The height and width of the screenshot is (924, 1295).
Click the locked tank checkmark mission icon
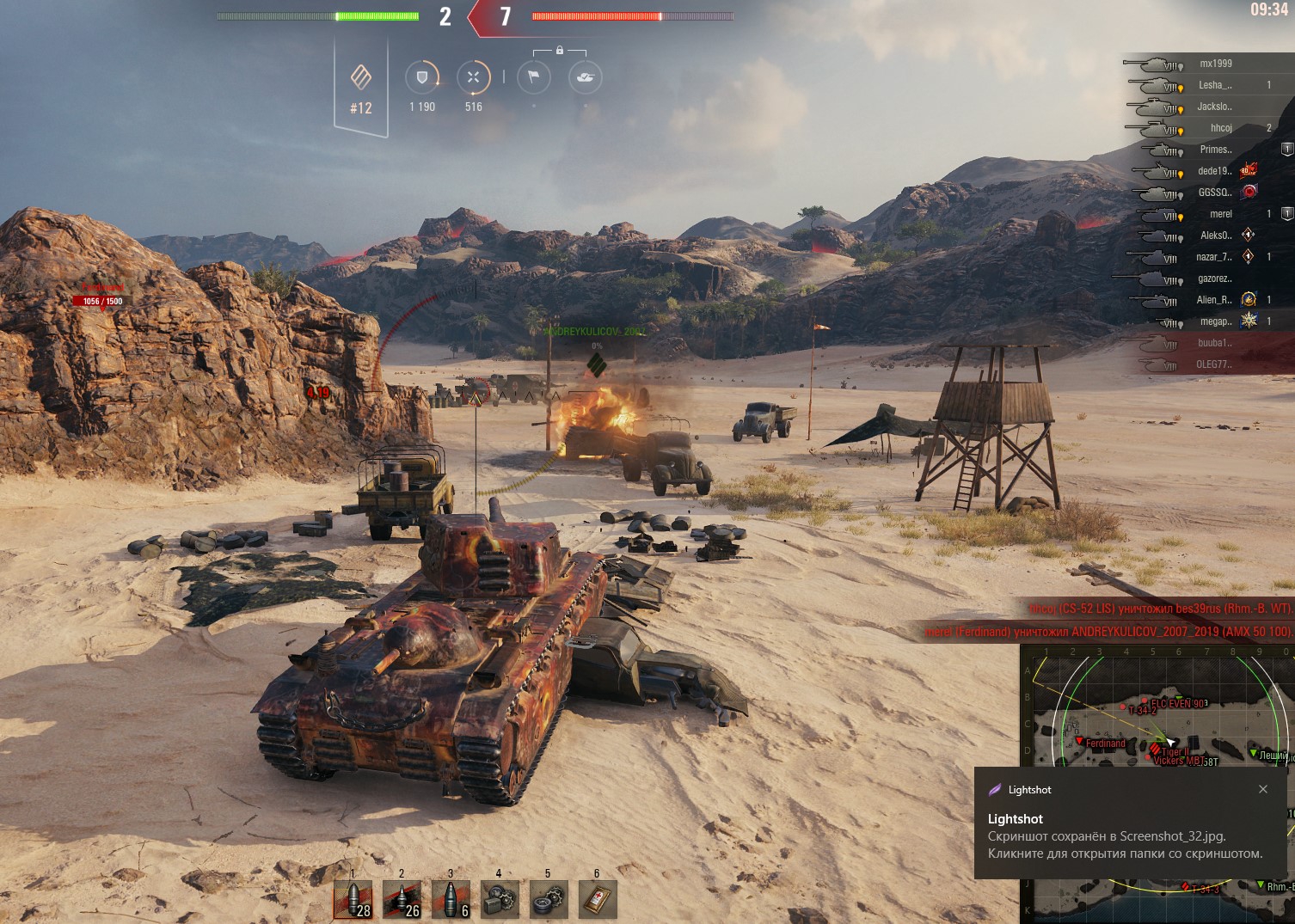click(586, 77)
